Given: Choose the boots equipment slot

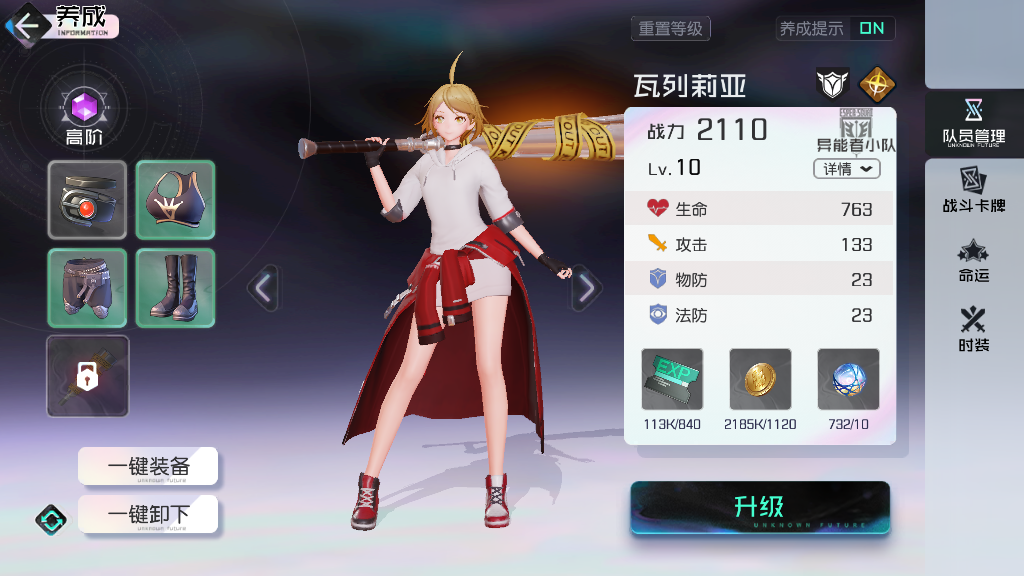Looking at the screenshot, I should pyautogui.click(x=175, y=288).
